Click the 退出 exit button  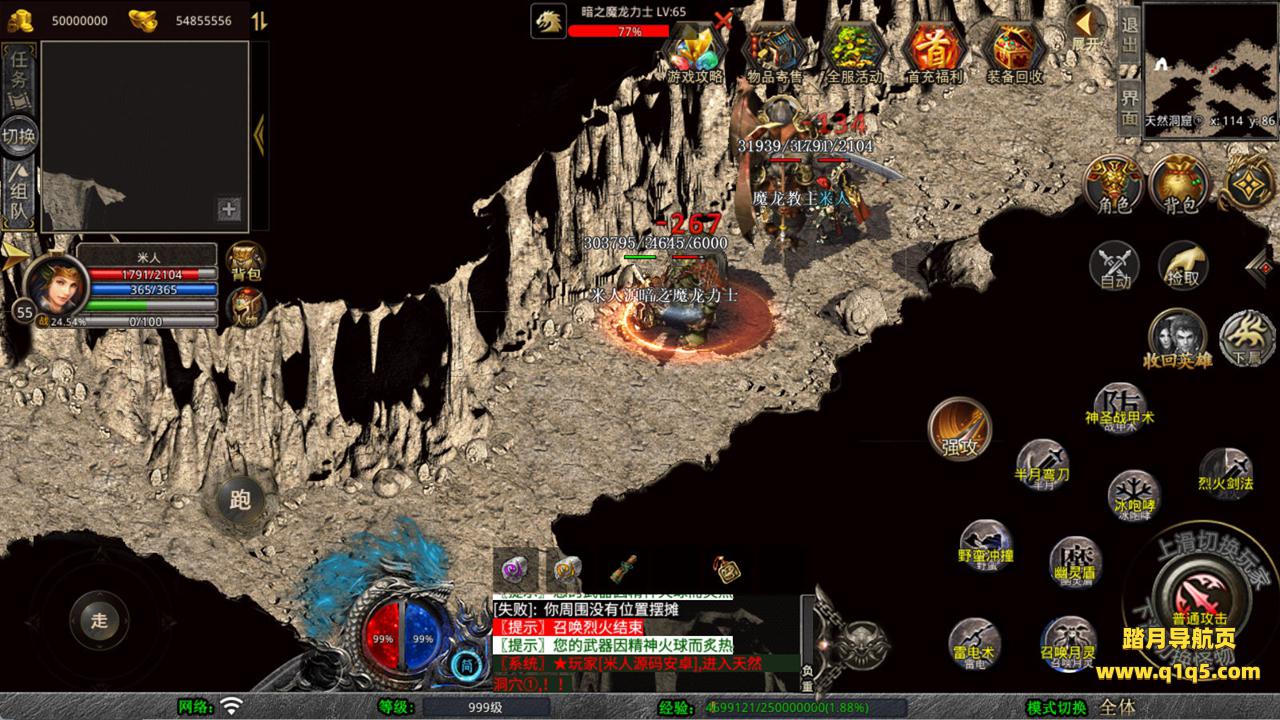pos(1129,34)
